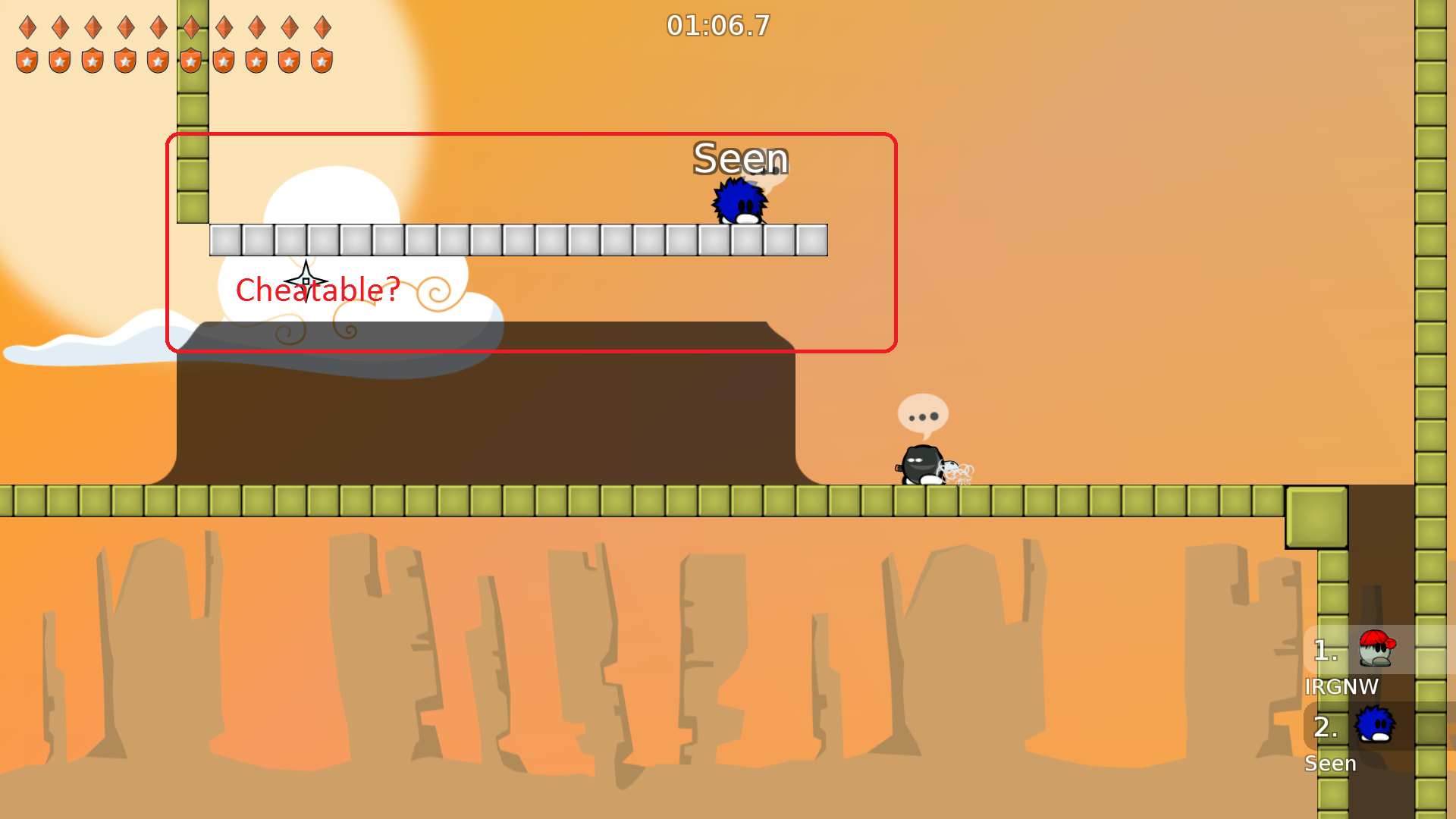Image resolution: width=1456 pixels, height=819 pixels.
Task: Click the last diamond icon in the top row
Action: [322, 27]
